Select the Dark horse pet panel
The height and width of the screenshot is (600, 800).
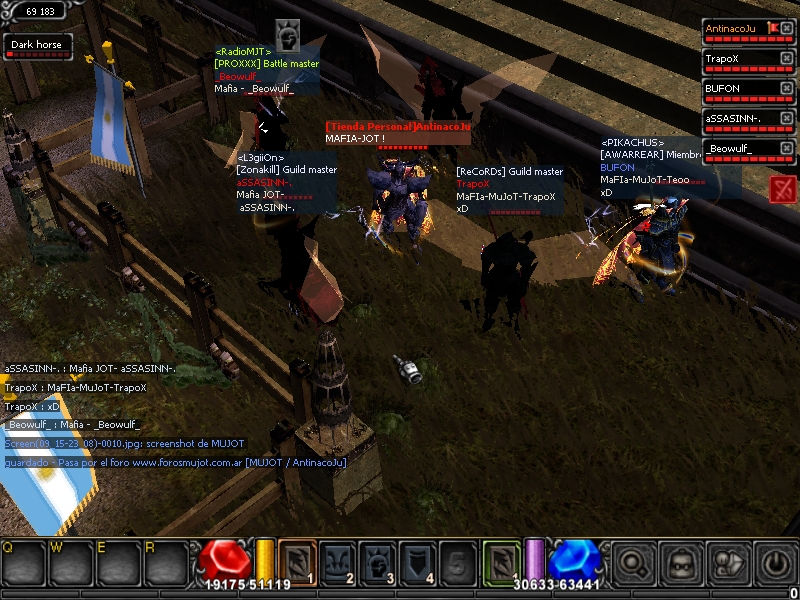pos(37,47)
